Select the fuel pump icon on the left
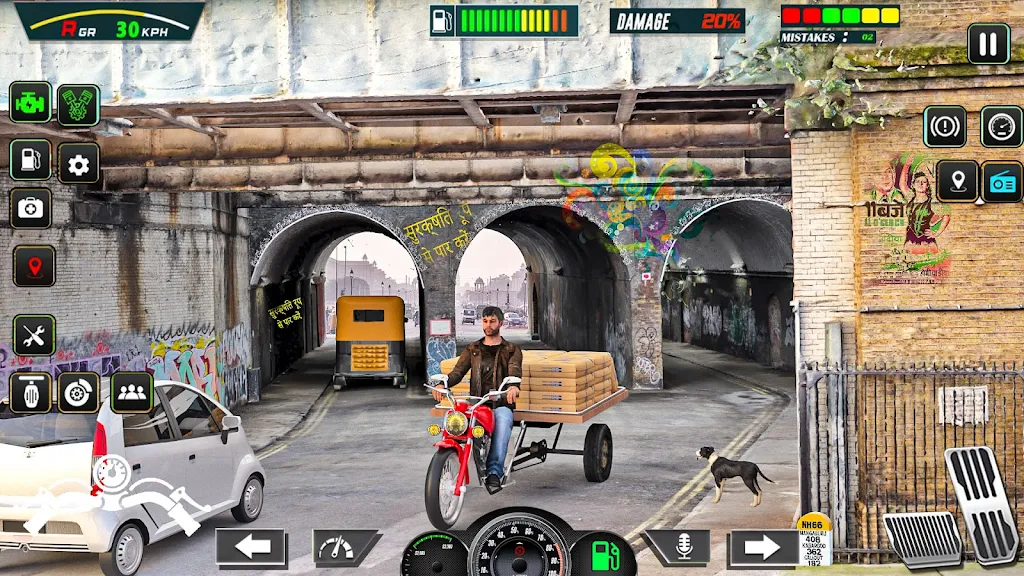This screenshot has height=576, width=1024. [30, 160]
